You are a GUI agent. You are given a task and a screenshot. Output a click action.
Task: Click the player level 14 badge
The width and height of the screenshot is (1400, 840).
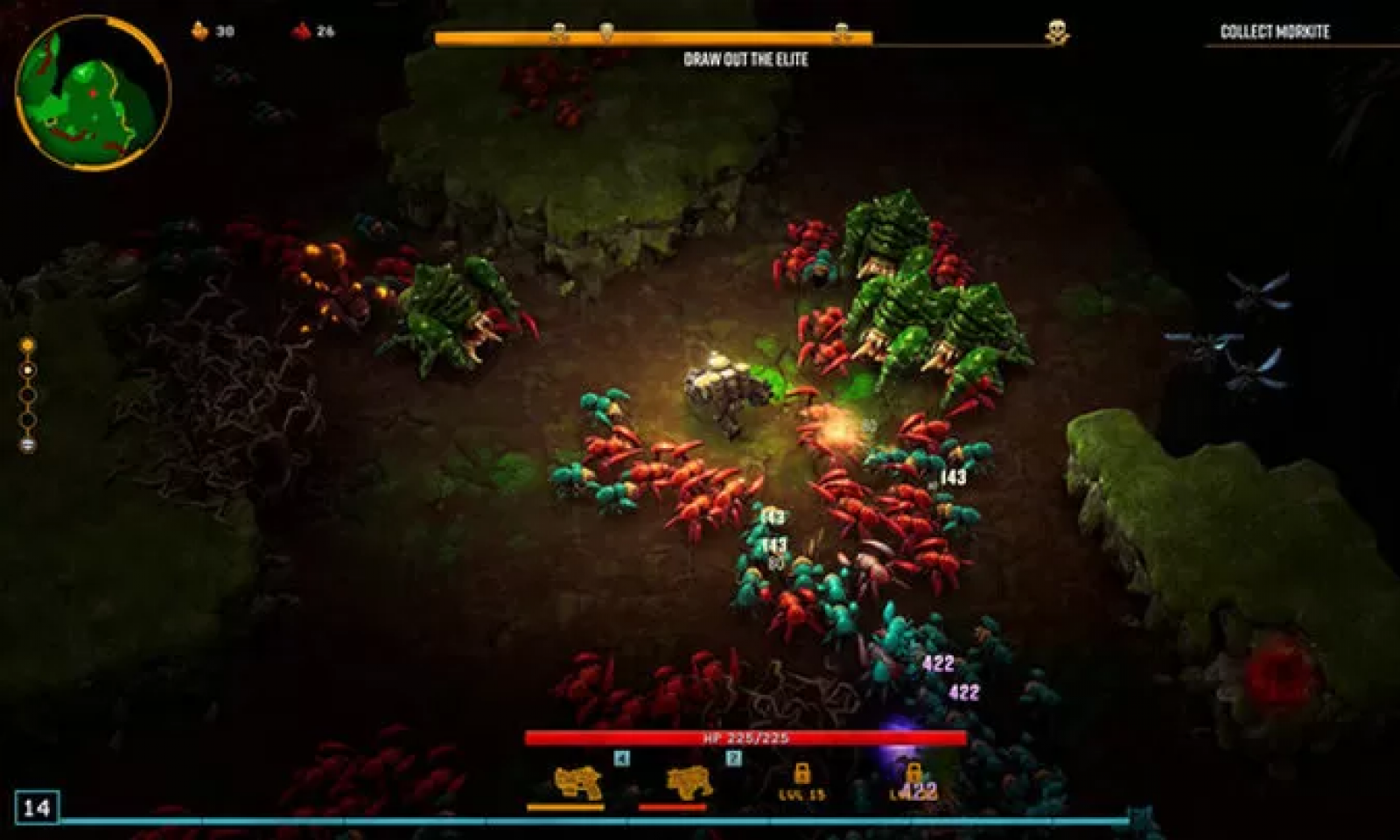37,807
